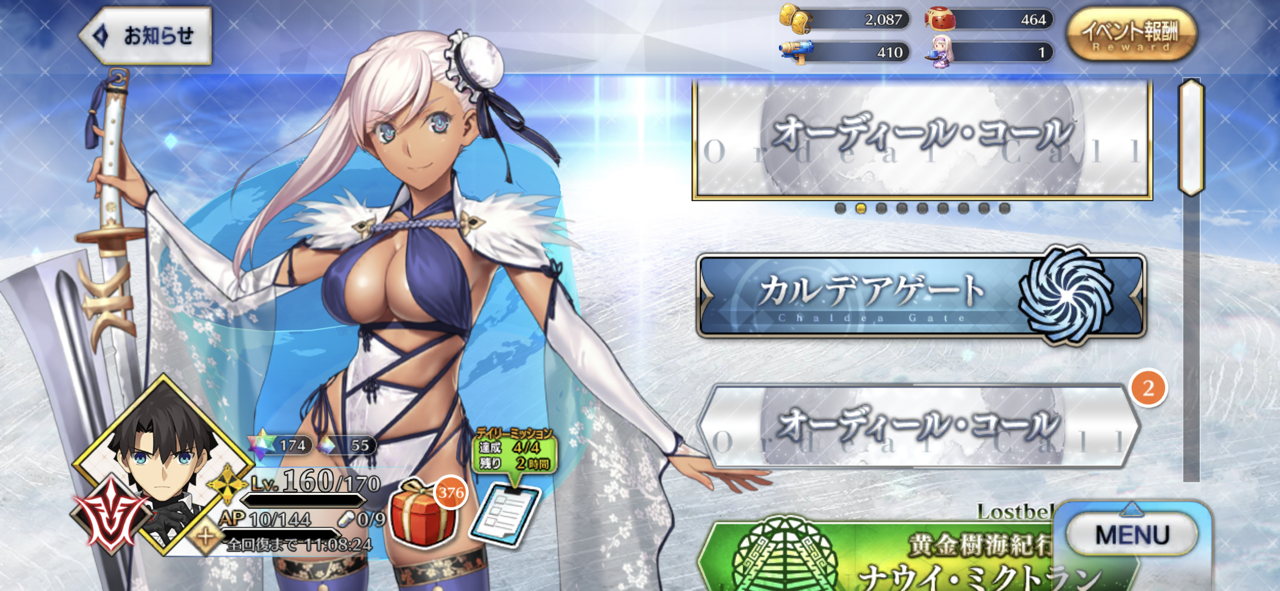Open the Ordeal Call carousel banner with page dots
The width and height of the screenshot is (1280, 591).
921,139
